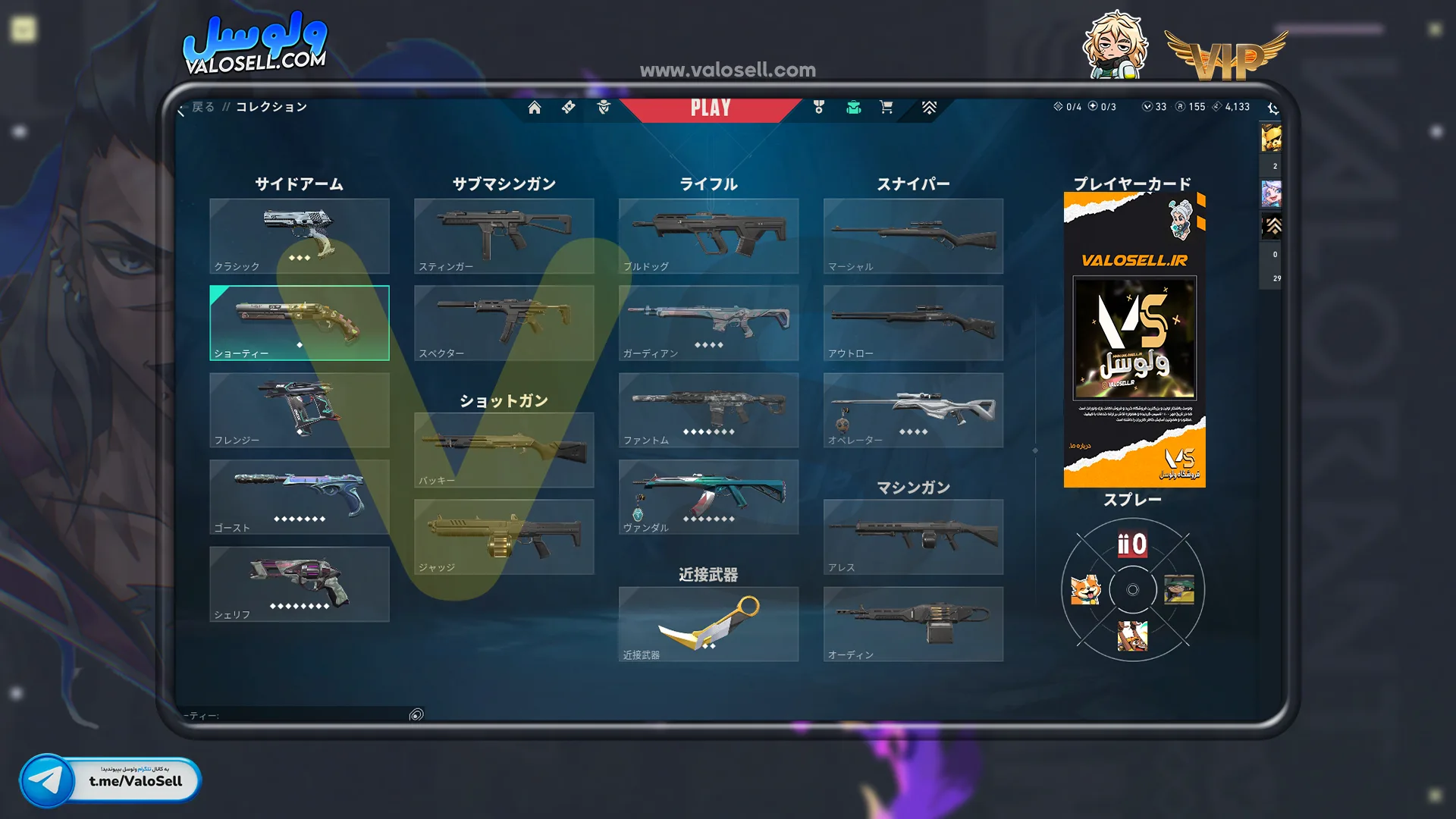Open the Frenzy weapon slot
The image size is (1456, 819).
click(299, 409)
